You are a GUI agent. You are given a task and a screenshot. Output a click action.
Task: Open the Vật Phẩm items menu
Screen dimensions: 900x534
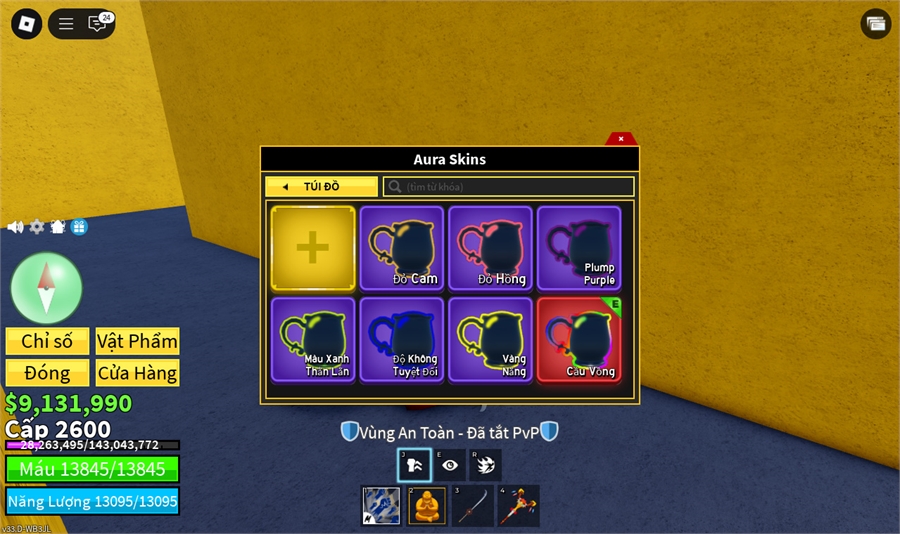tap(137, 341)
